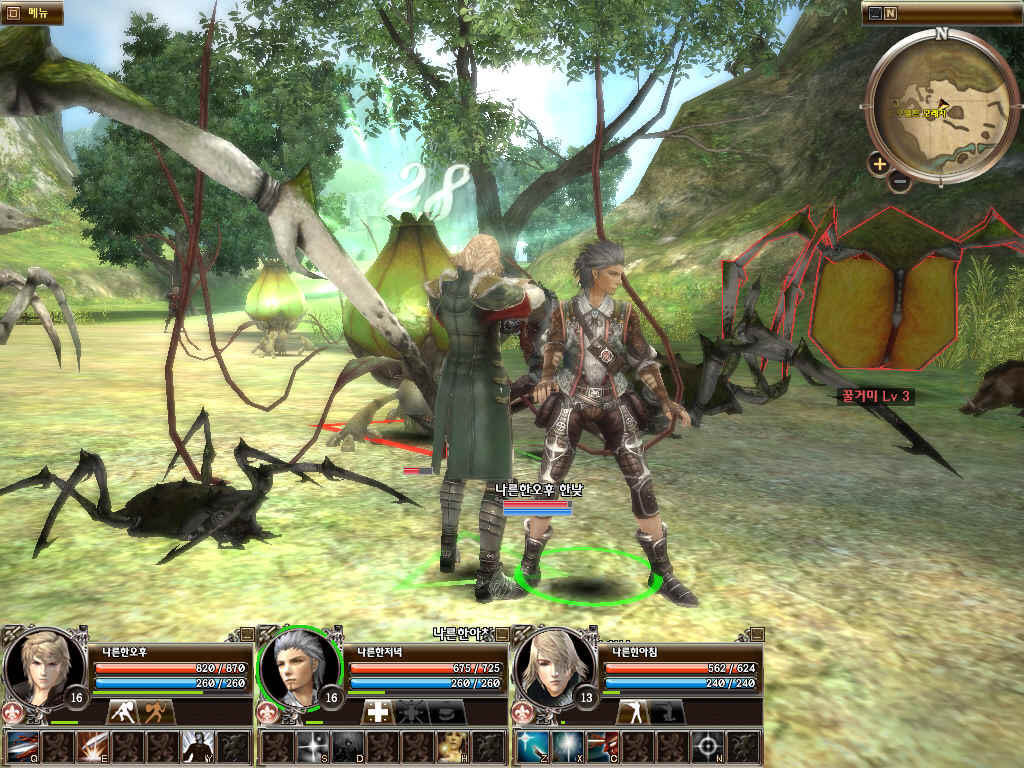Activate the Y dark figure skill
Viewport: 1024px width, 768px height.
point(196,747)
